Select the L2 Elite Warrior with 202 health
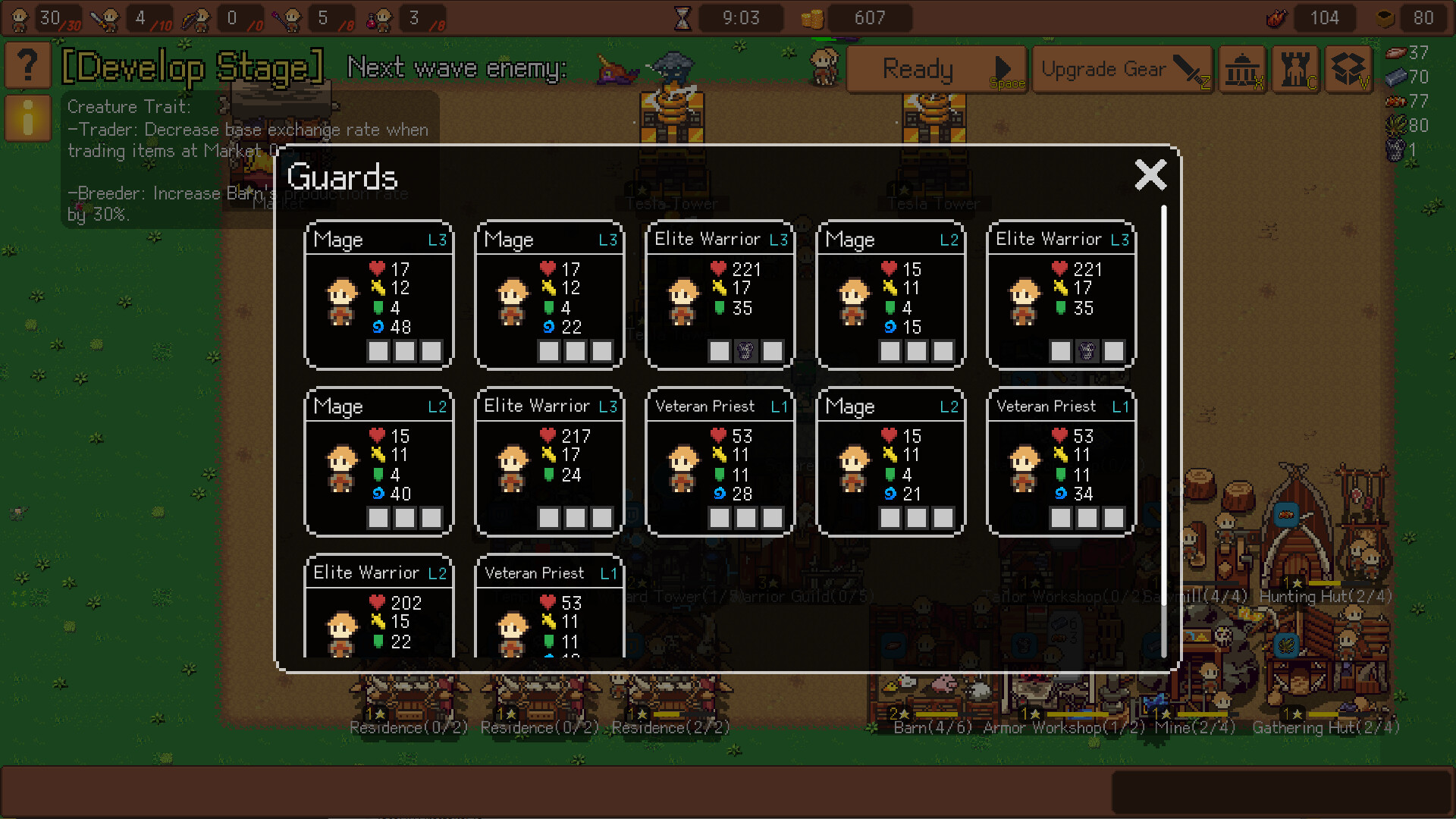The image size is (1456, 819). [378, 607]
